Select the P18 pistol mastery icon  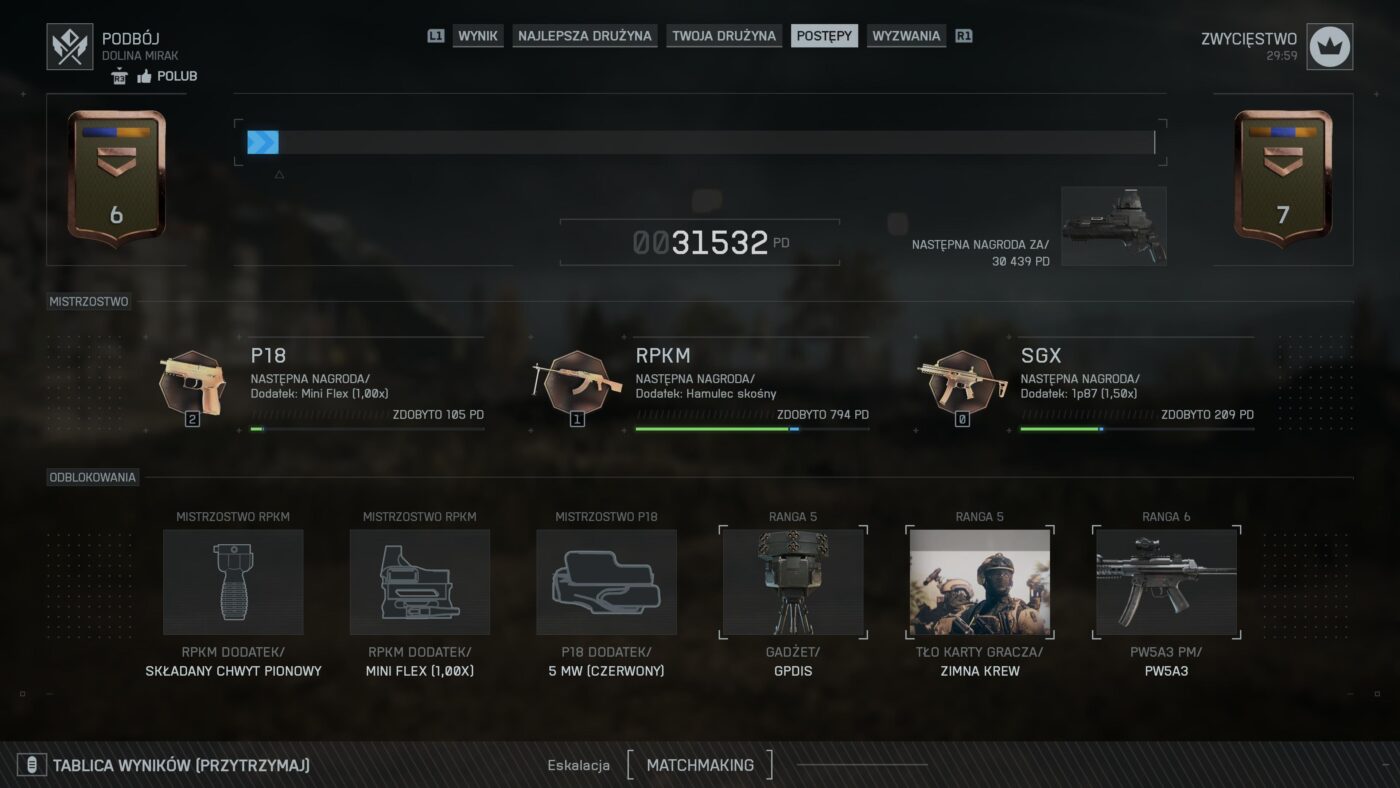[193, 383]
